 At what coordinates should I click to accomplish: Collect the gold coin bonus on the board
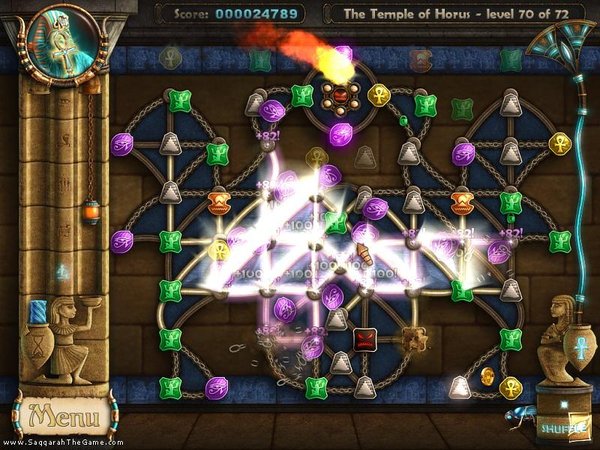(488, 378)
